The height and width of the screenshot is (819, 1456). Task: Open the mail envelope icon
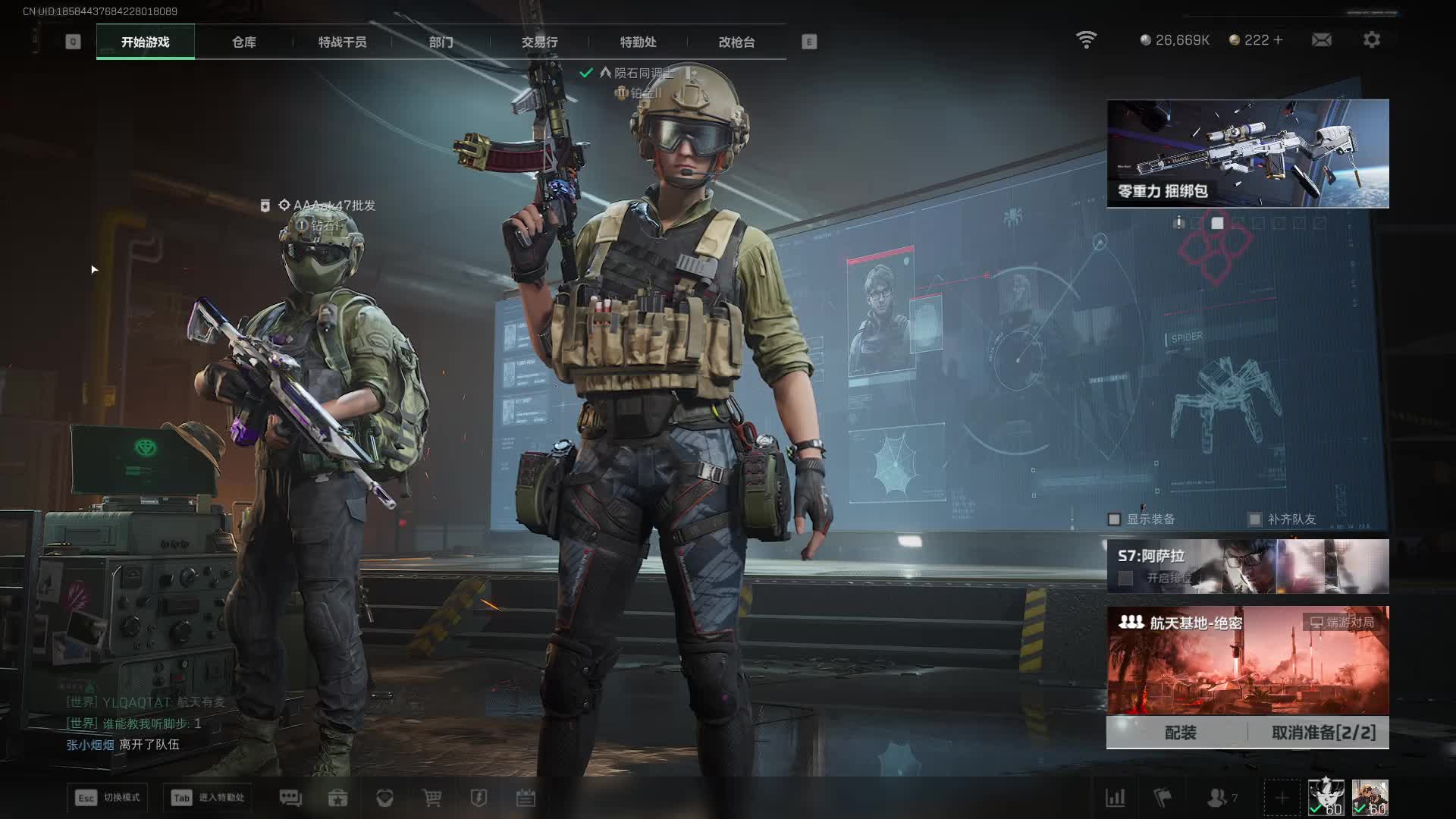[1321, 39]
